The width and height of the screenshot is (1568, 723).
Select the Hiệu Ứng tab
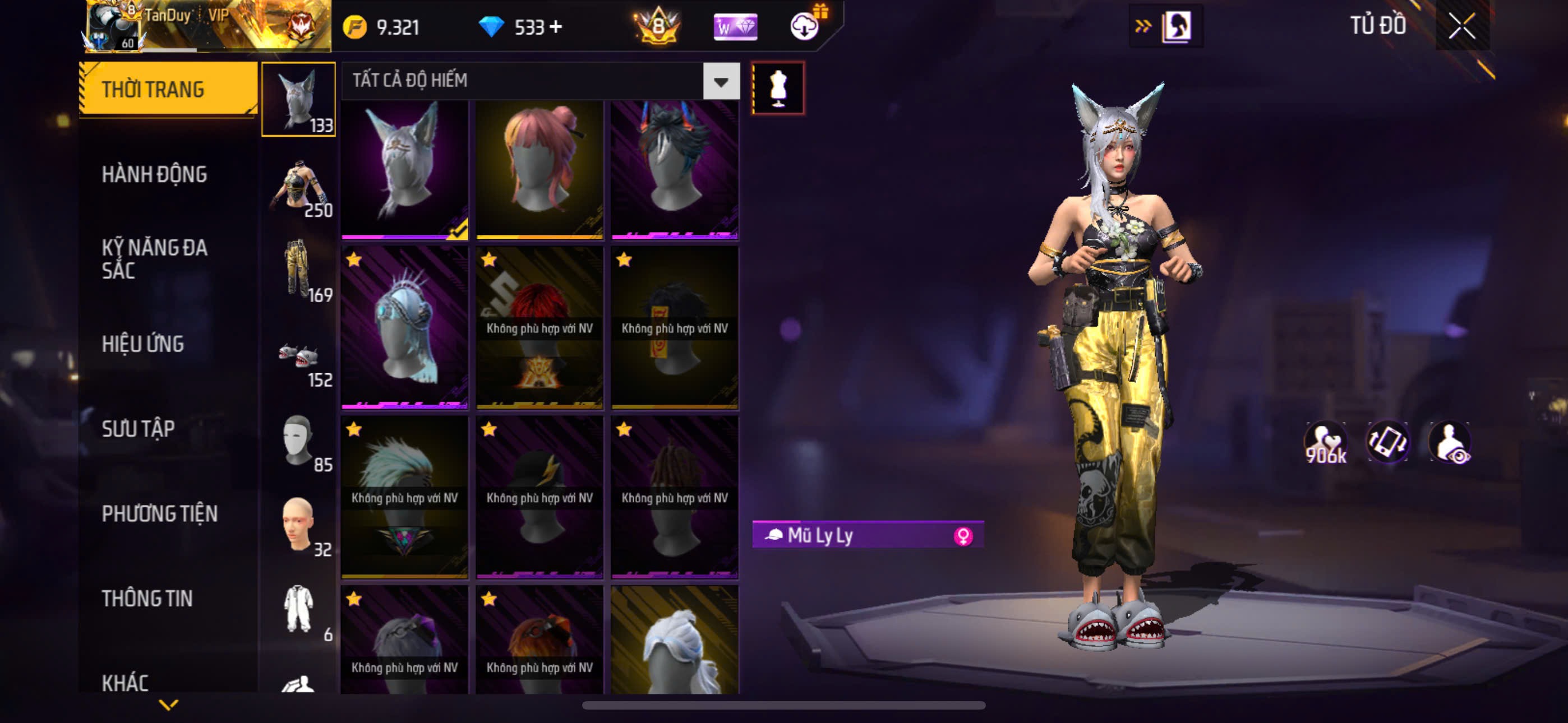(x=142, y=345)
